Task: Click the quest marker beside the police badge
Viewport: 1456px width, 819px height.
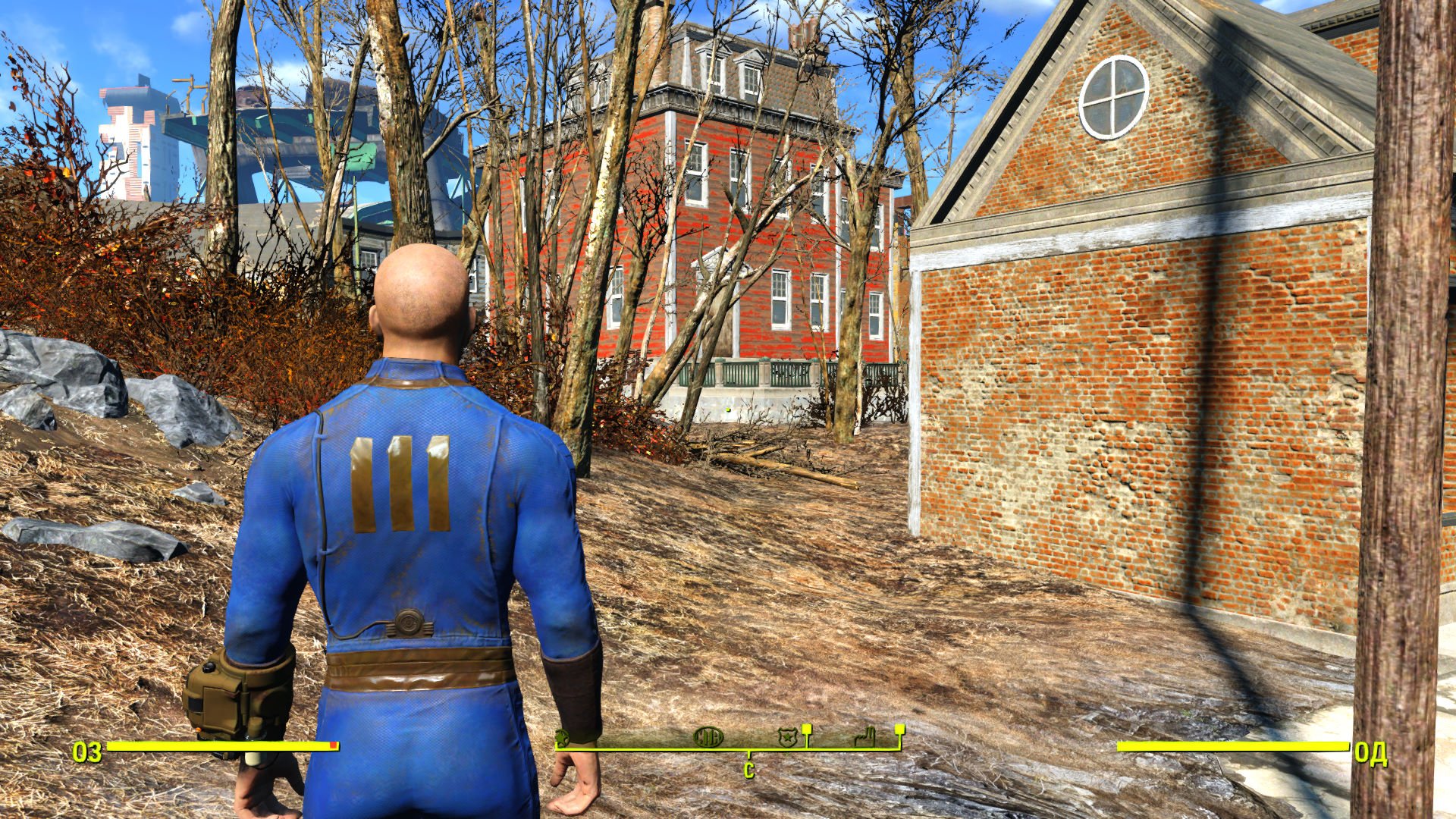Action: coord(807,730)
